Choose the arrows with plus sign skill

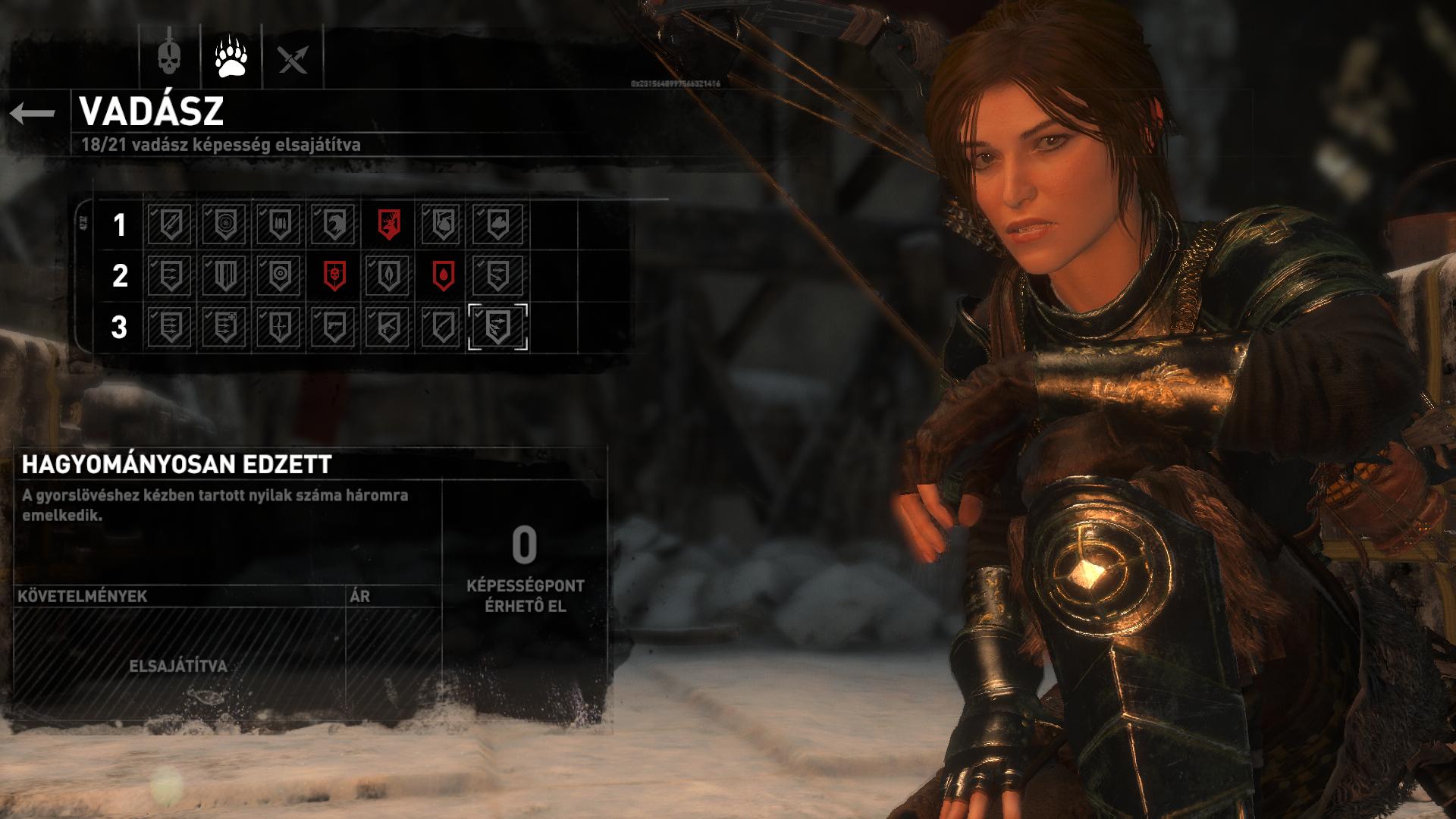pos(225,327)
